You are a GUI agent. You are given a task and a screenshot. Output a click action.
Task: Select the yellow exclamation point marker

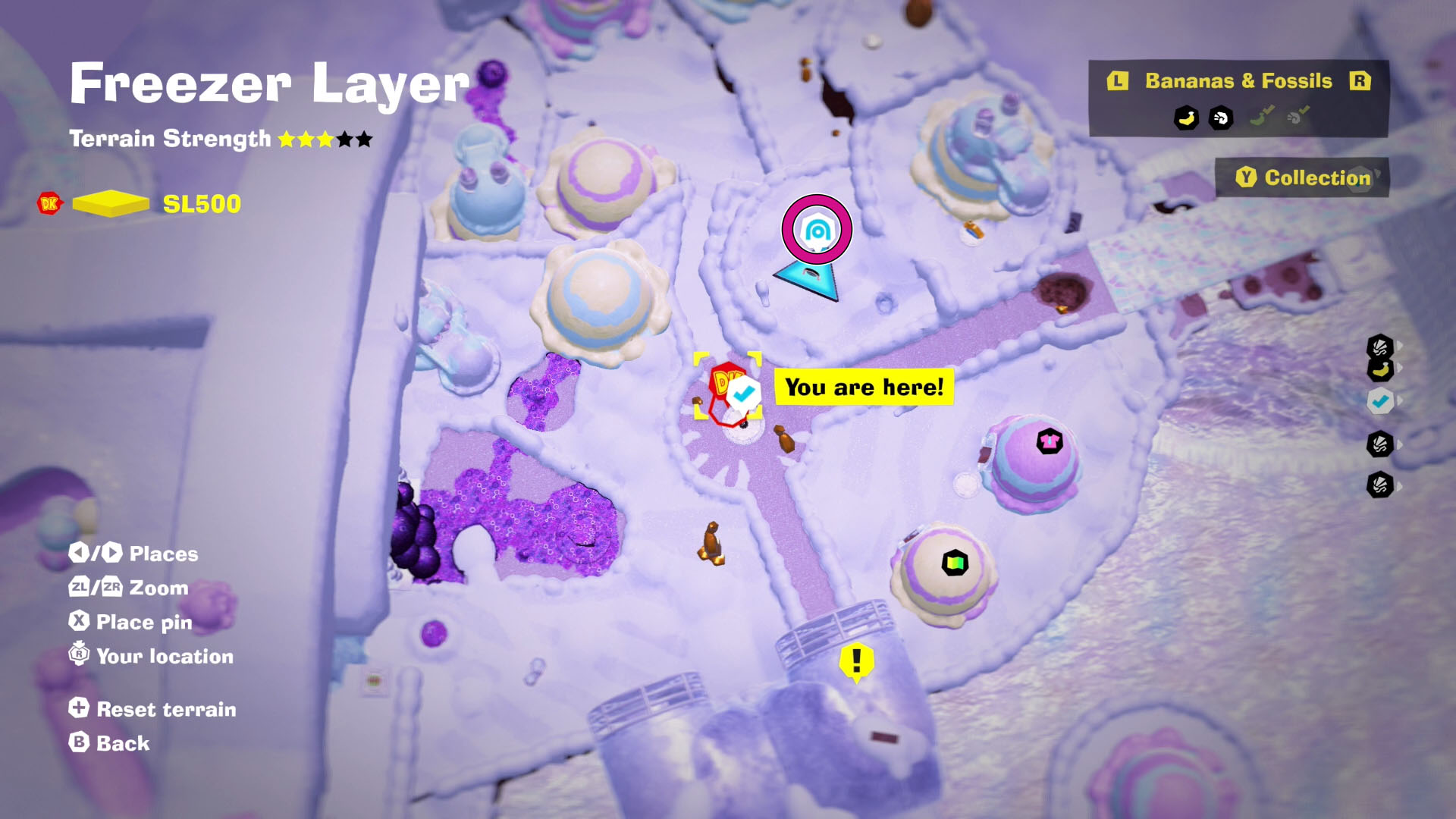(x=855, y=661)
